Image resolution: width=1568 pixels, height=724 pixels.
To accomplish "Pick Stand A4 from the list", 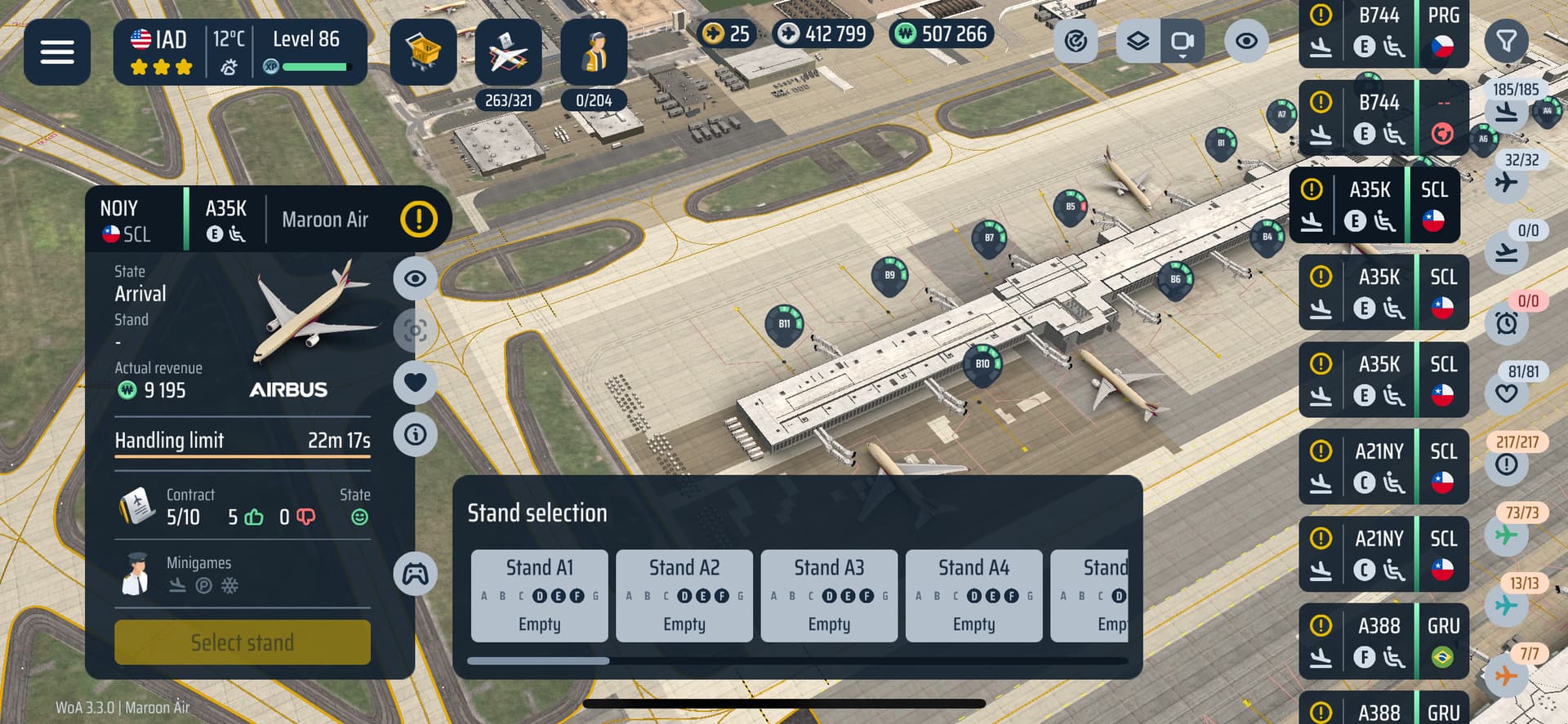I will [x=973, y=596].
